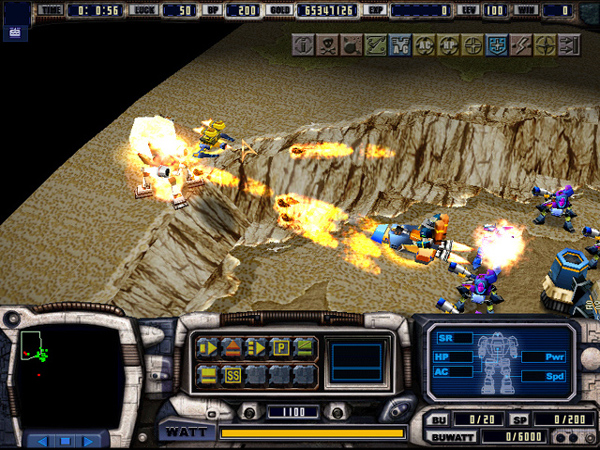Activate the yellow single-arrow move command
This screenshot has width=600, height=450.
point(208,348)
